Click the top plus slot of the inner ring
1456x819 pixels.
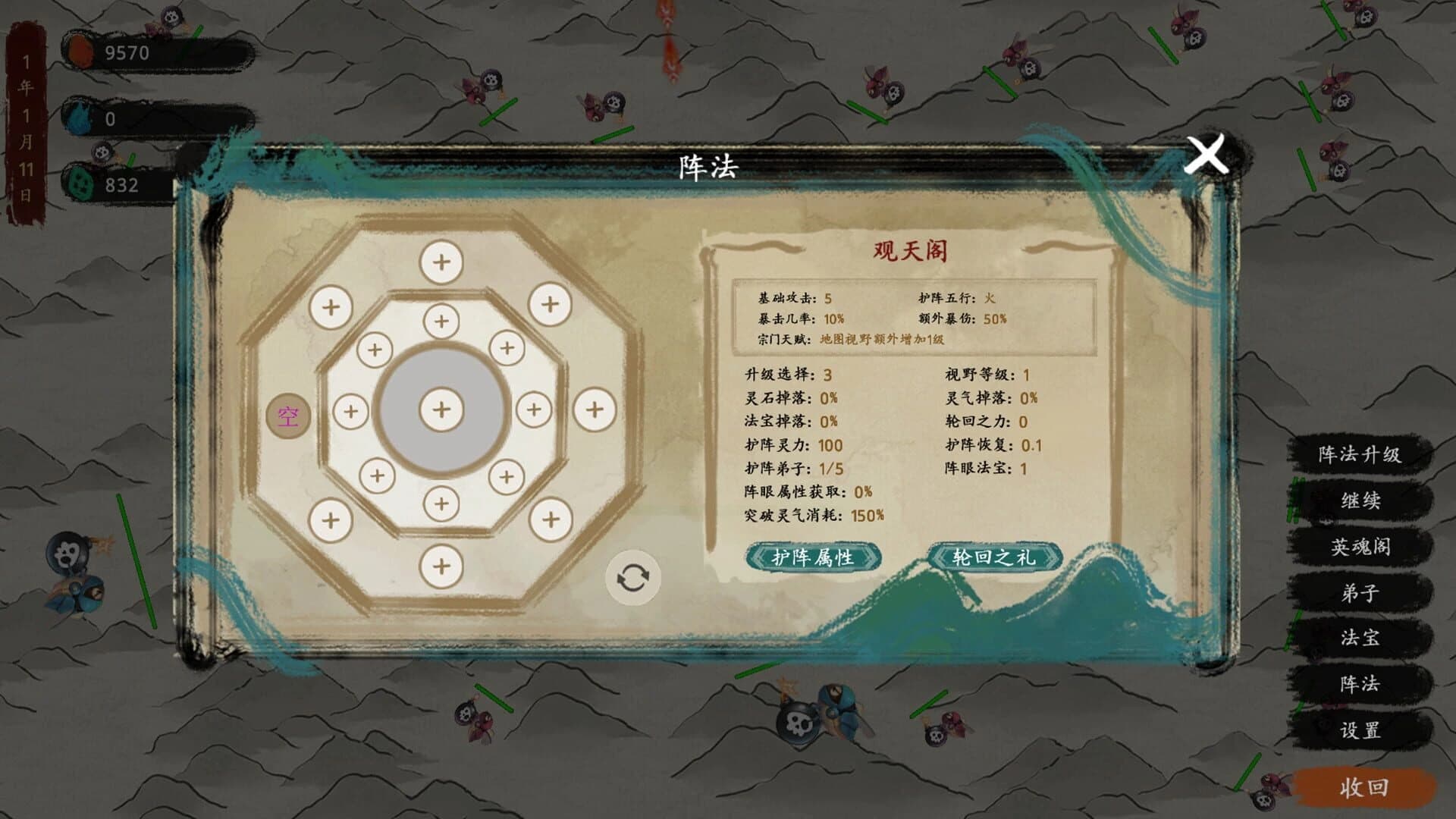click(x=440, y=321)
